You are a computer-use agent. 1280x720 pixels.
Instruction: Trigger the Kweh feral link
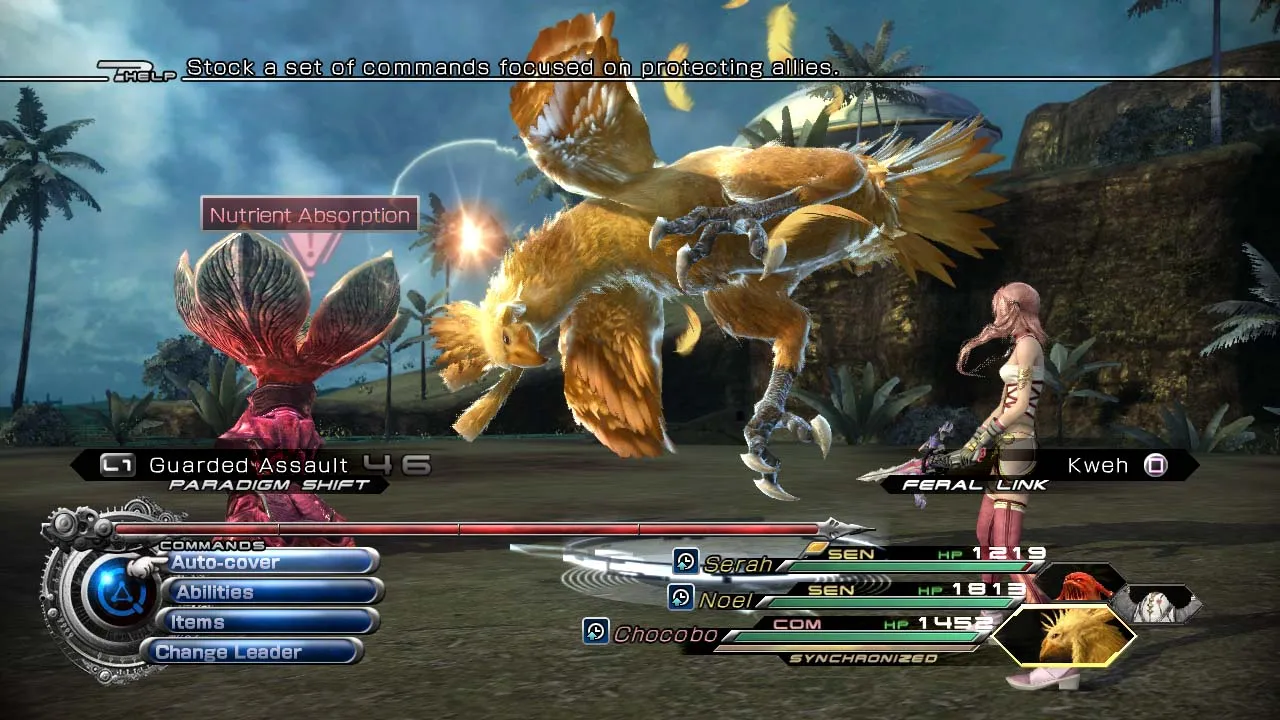pos(1098,465)
